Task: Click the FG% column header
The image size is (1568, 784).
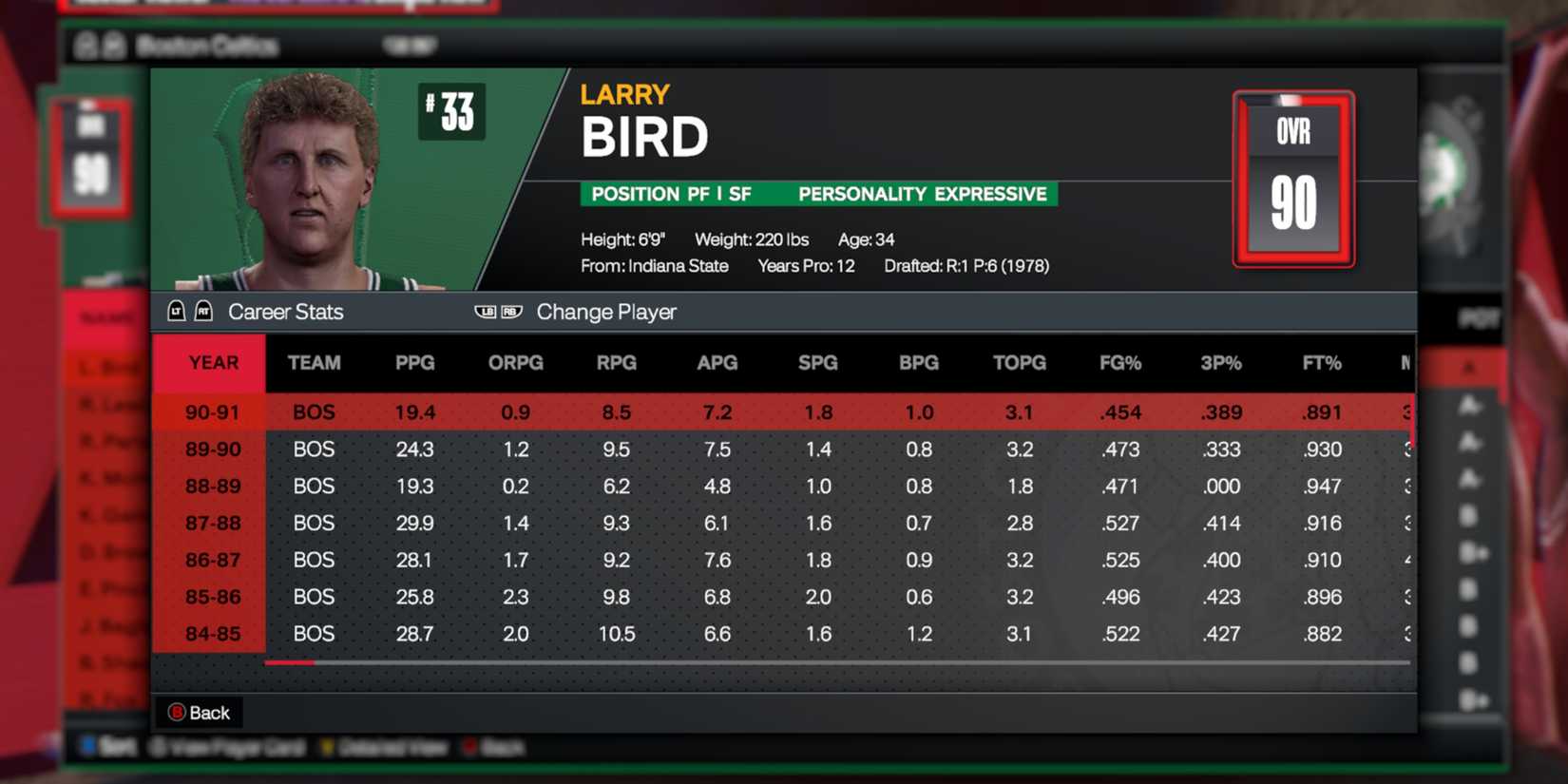Action: [x=1119, y=362]
